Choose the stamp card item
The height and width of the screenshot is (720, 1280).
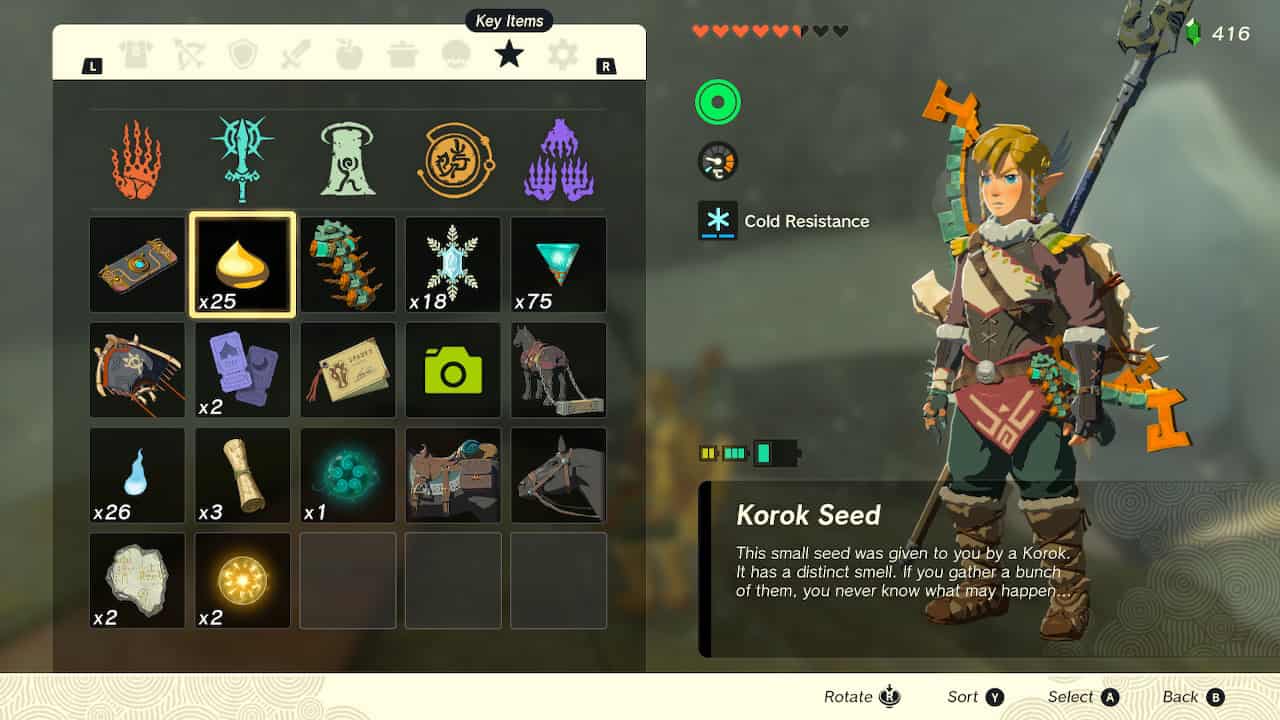coord(348,370)
